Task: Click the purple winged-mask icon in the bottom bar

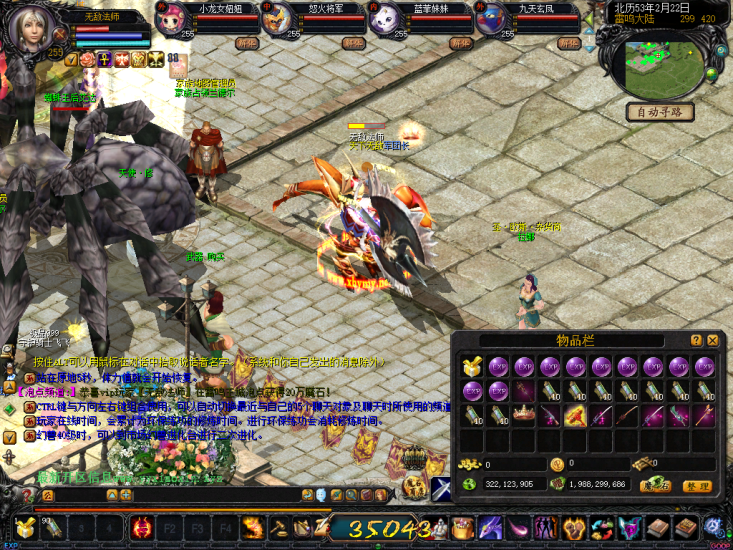Action: coord(629,528)
